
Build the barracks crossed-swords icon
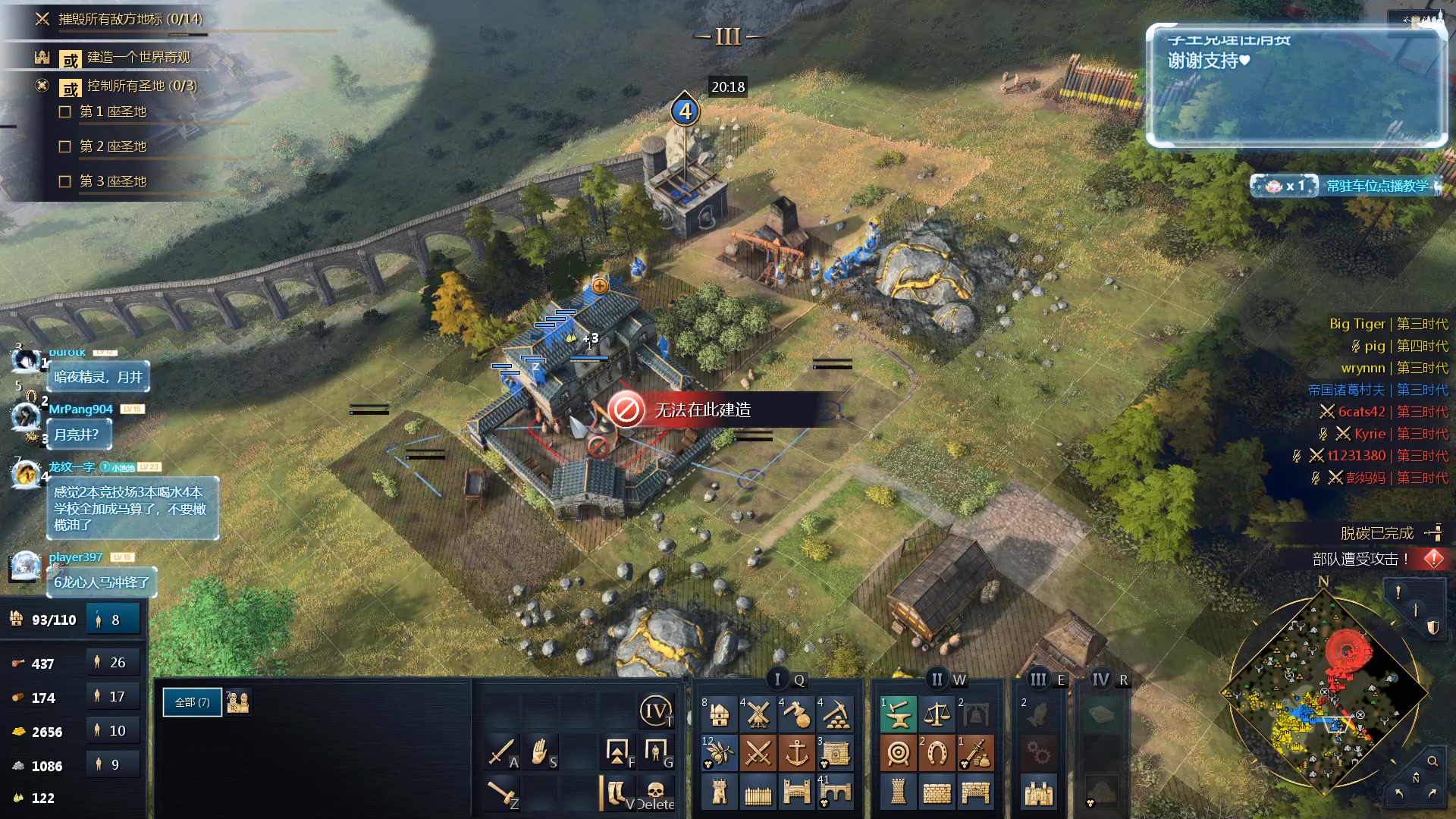758,753
